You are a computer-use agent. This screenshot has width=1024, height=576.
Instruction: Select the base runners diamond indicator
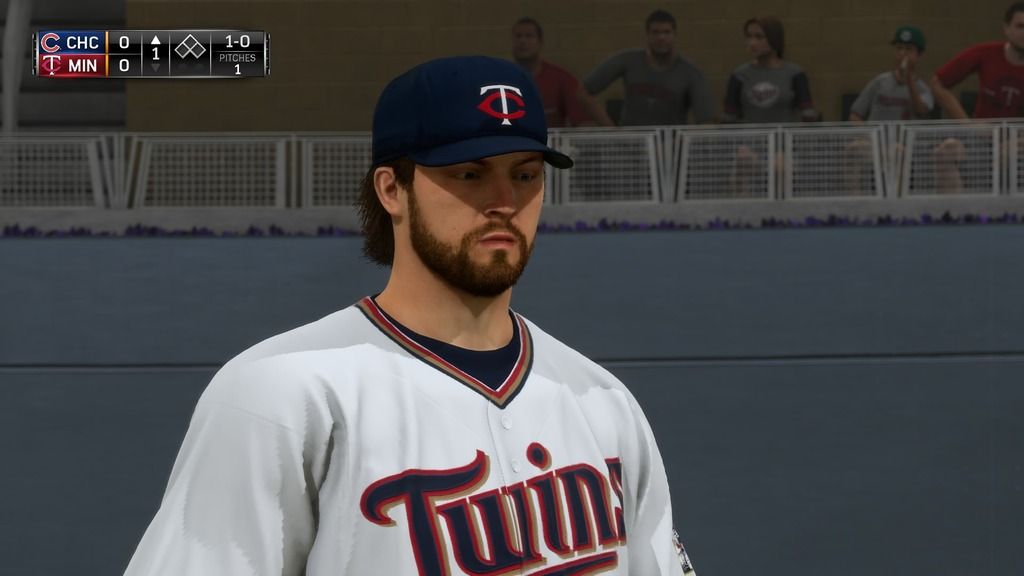[190, 47]
